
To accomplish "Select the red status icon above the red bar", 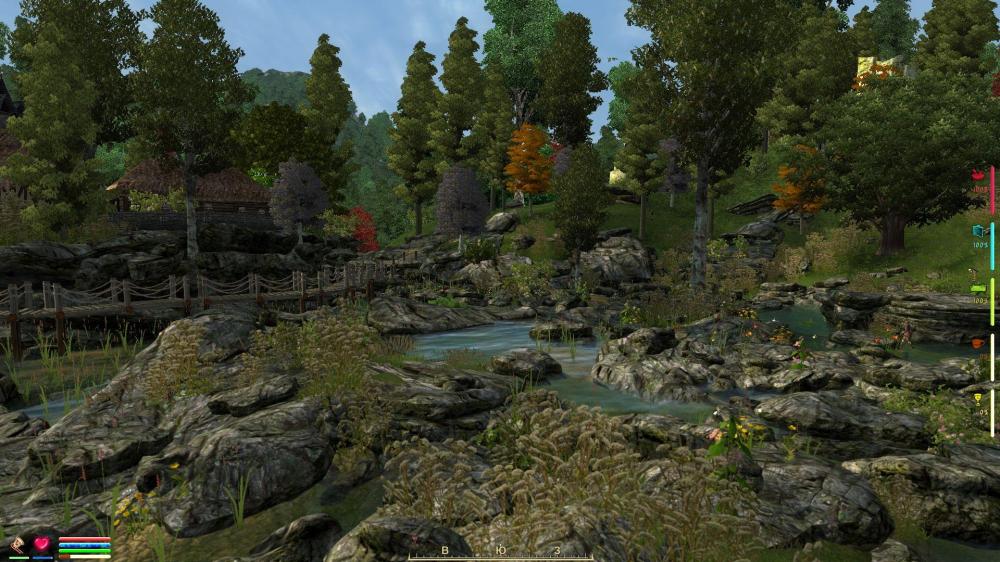I will click(x=979, y=176).
